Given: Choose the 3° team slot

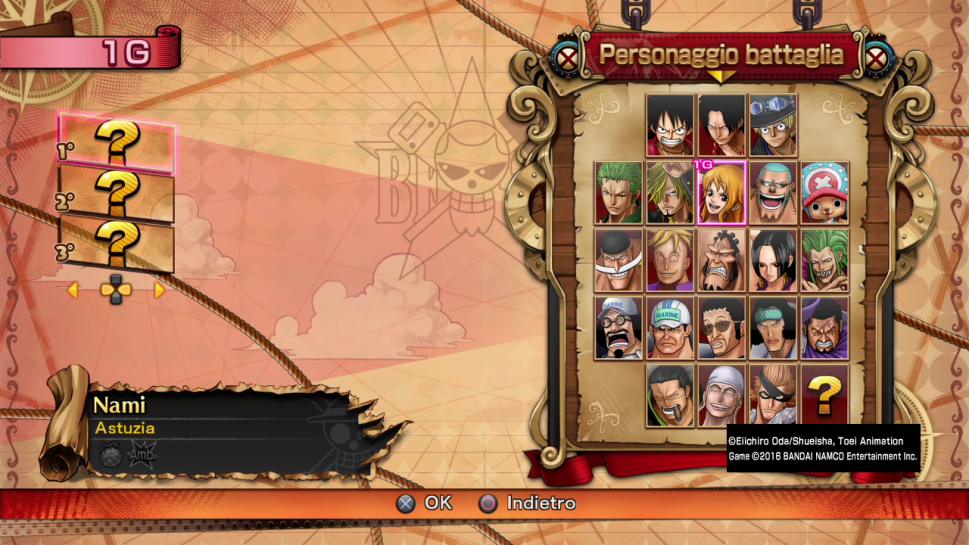Looking at the screenshot, I should point(117,246).
